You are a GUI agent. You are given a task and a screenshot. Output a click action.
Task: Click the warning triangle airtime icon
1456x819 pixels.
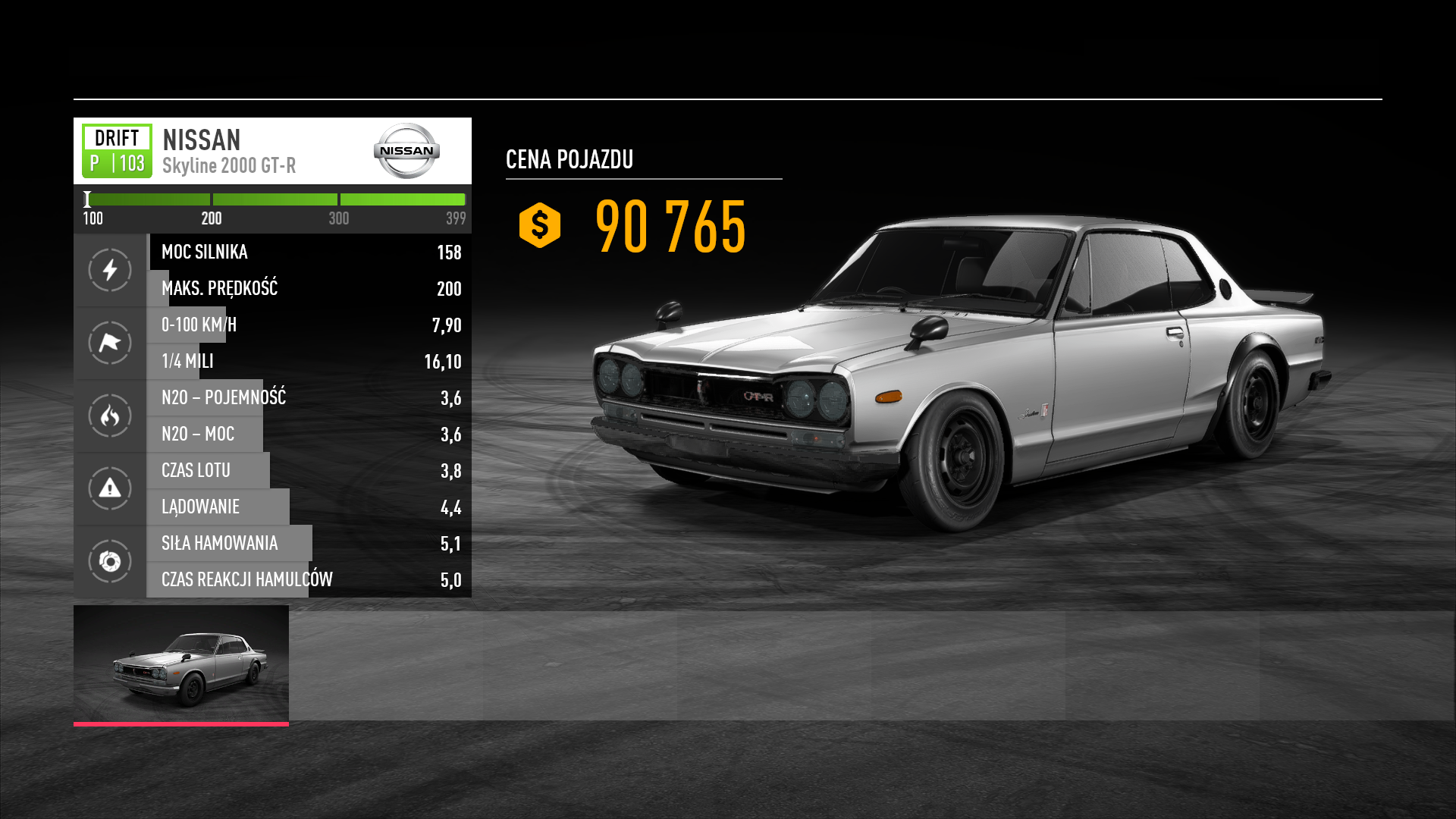[110, 488]
